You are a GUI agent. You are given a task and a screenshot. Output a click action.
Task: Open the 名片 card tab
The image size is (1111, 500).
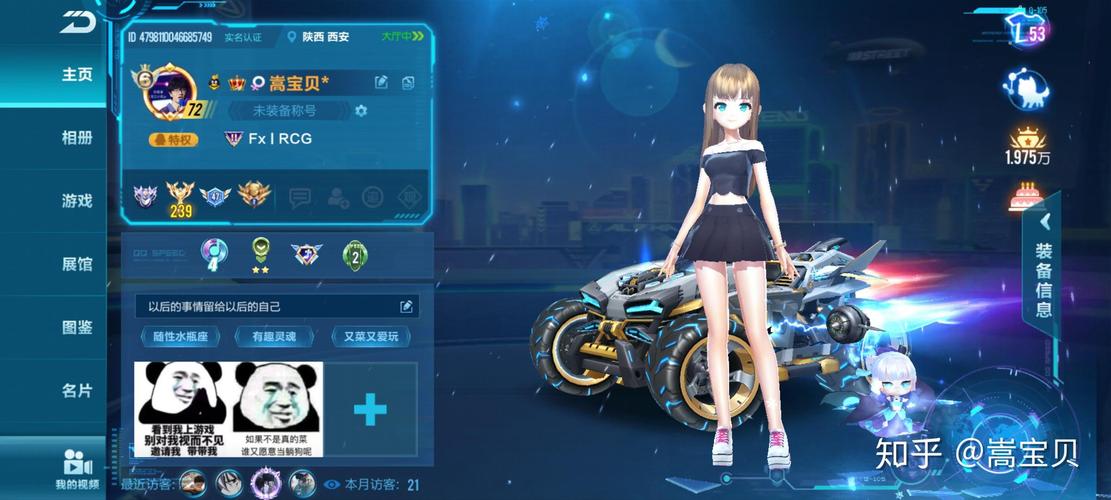click(76, 390)
